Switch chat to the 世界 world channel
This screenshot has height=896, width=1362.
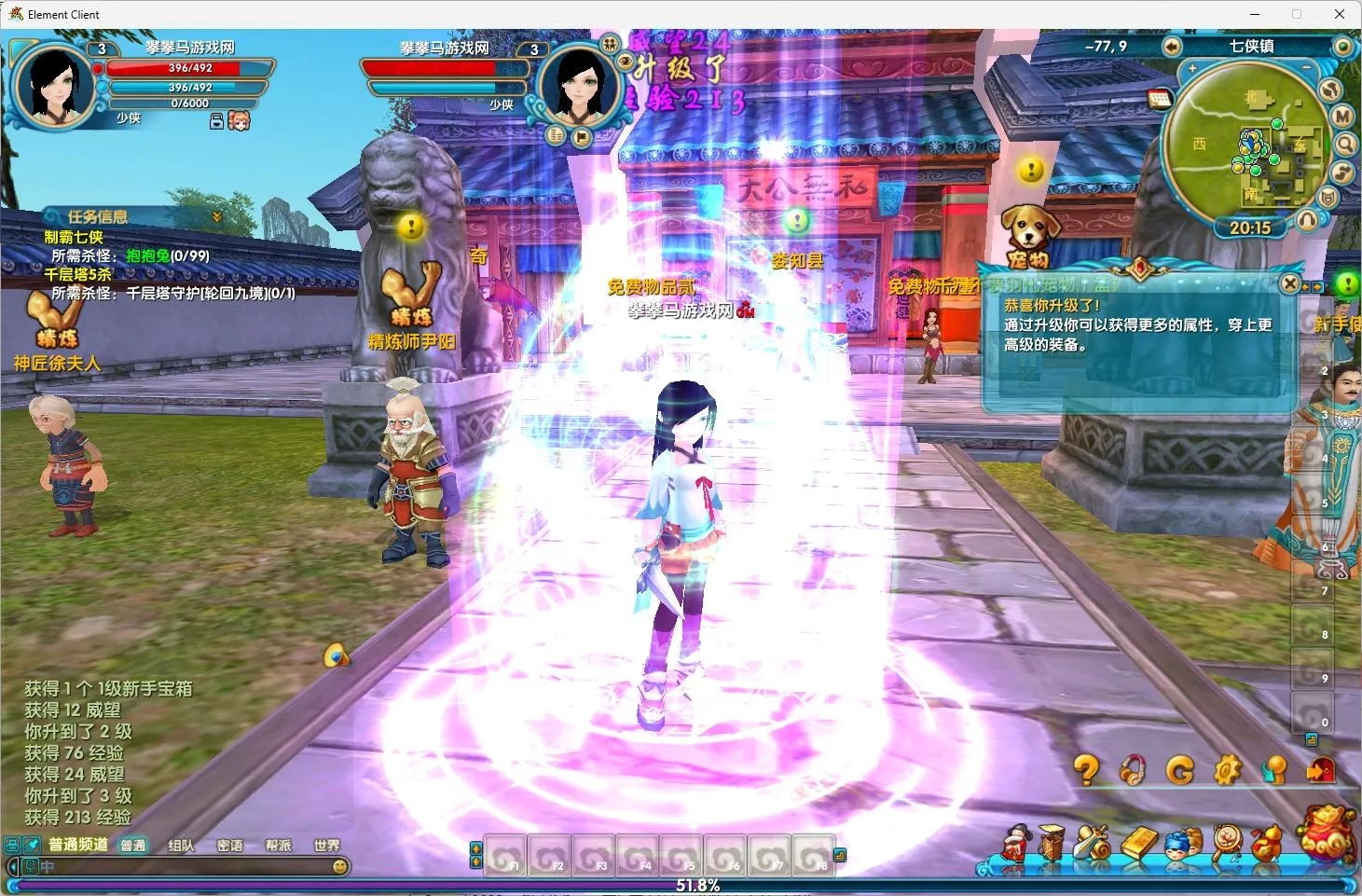(326, 846)
